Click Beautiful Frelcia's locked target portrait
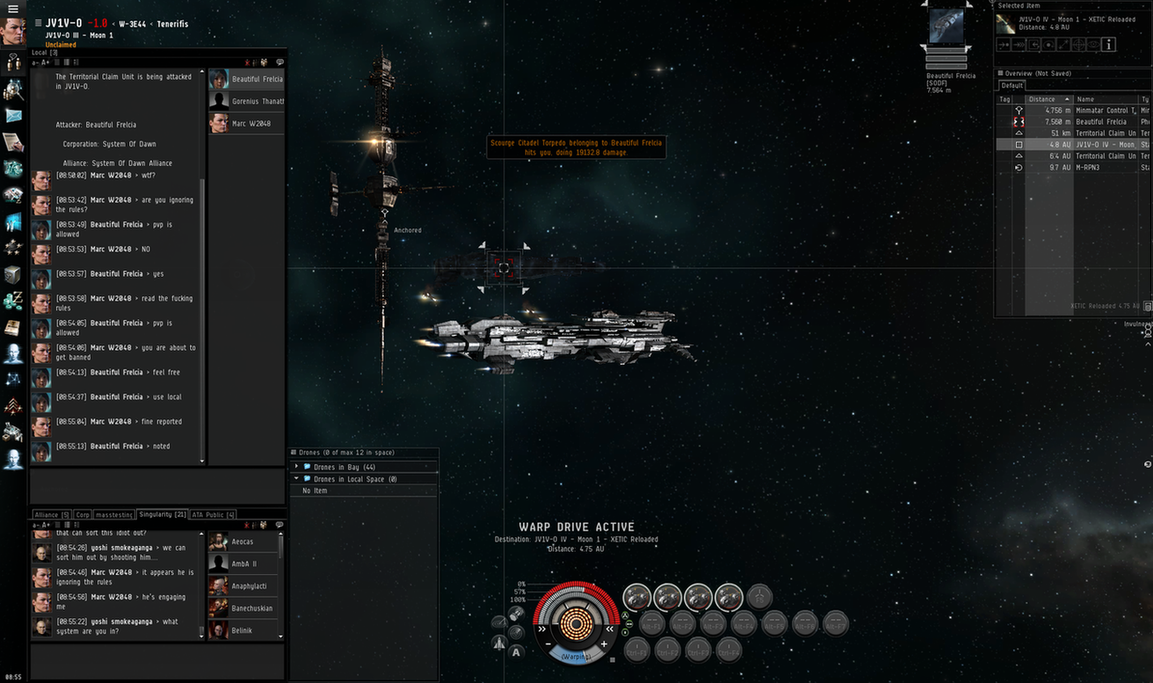Image resolution: width=1153 pixels, height=683 pixels. pyautogui.click(x=946, y=27)
